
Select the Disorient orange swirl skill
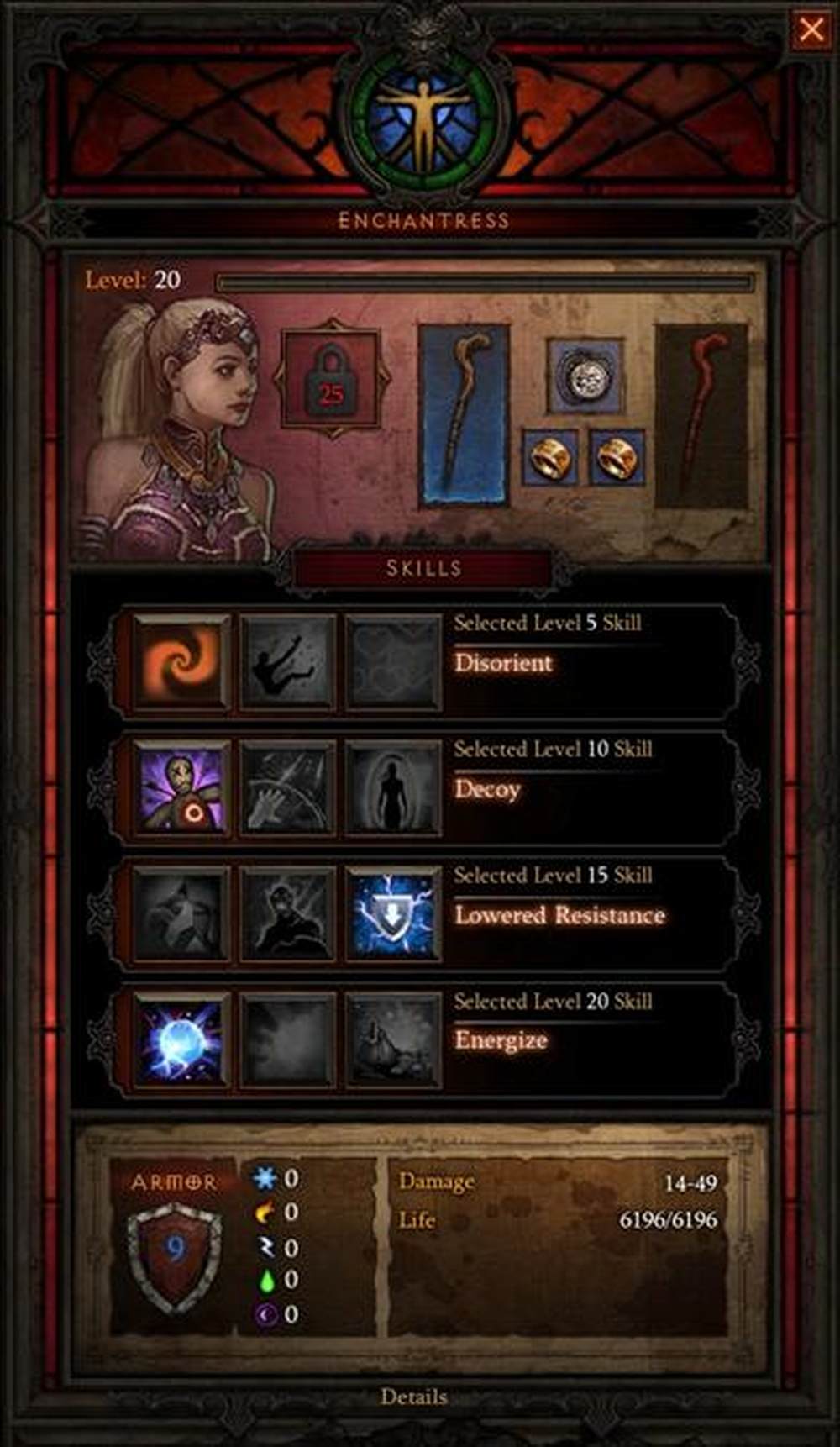(x=181, y=661)
